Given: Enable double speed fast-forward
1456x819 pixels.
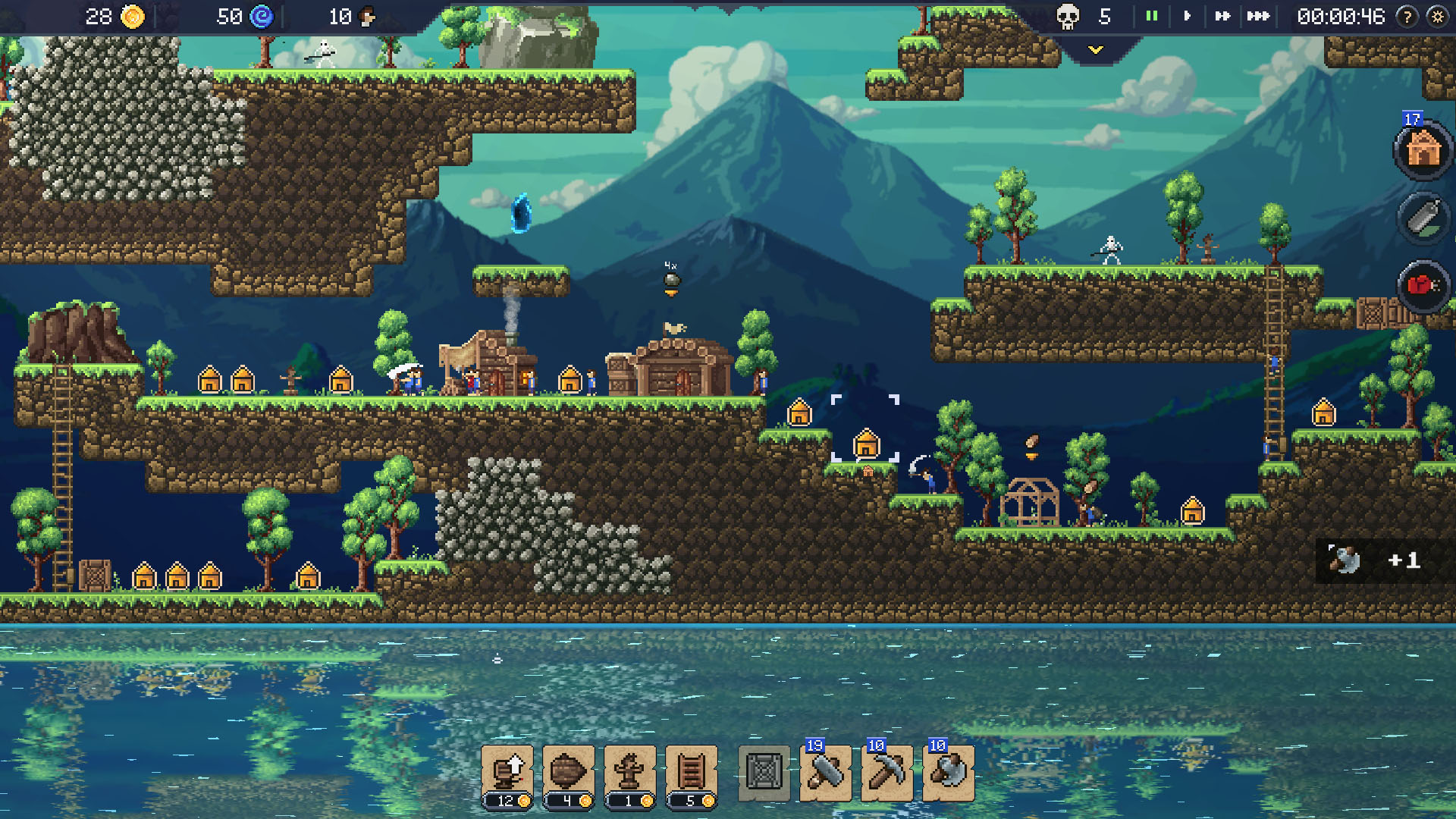Looking at the screenshot, I should (1224, 14).
